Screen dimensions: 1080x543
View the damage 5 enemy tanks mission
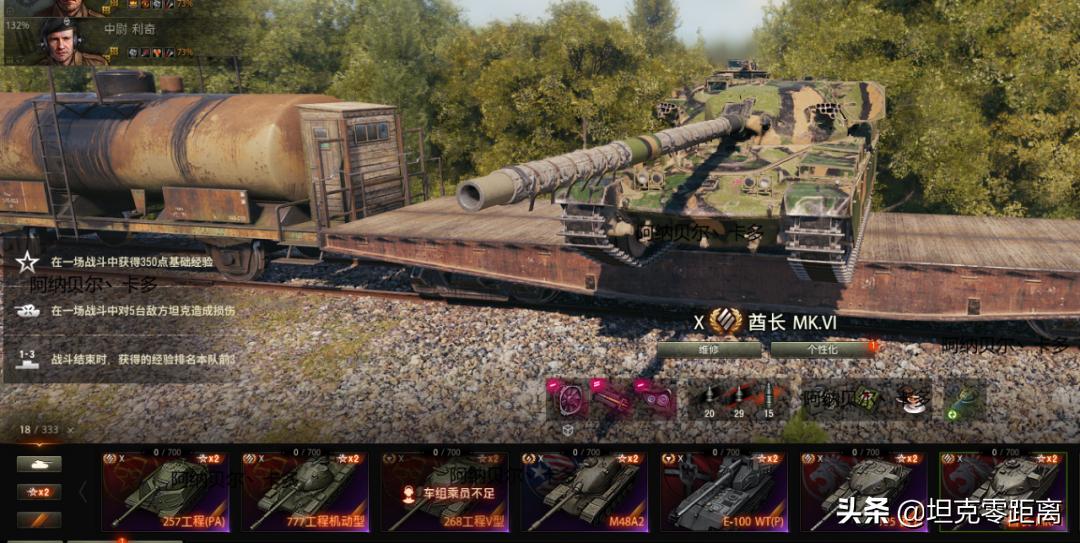pyautogui.click(x=140, y=311)
